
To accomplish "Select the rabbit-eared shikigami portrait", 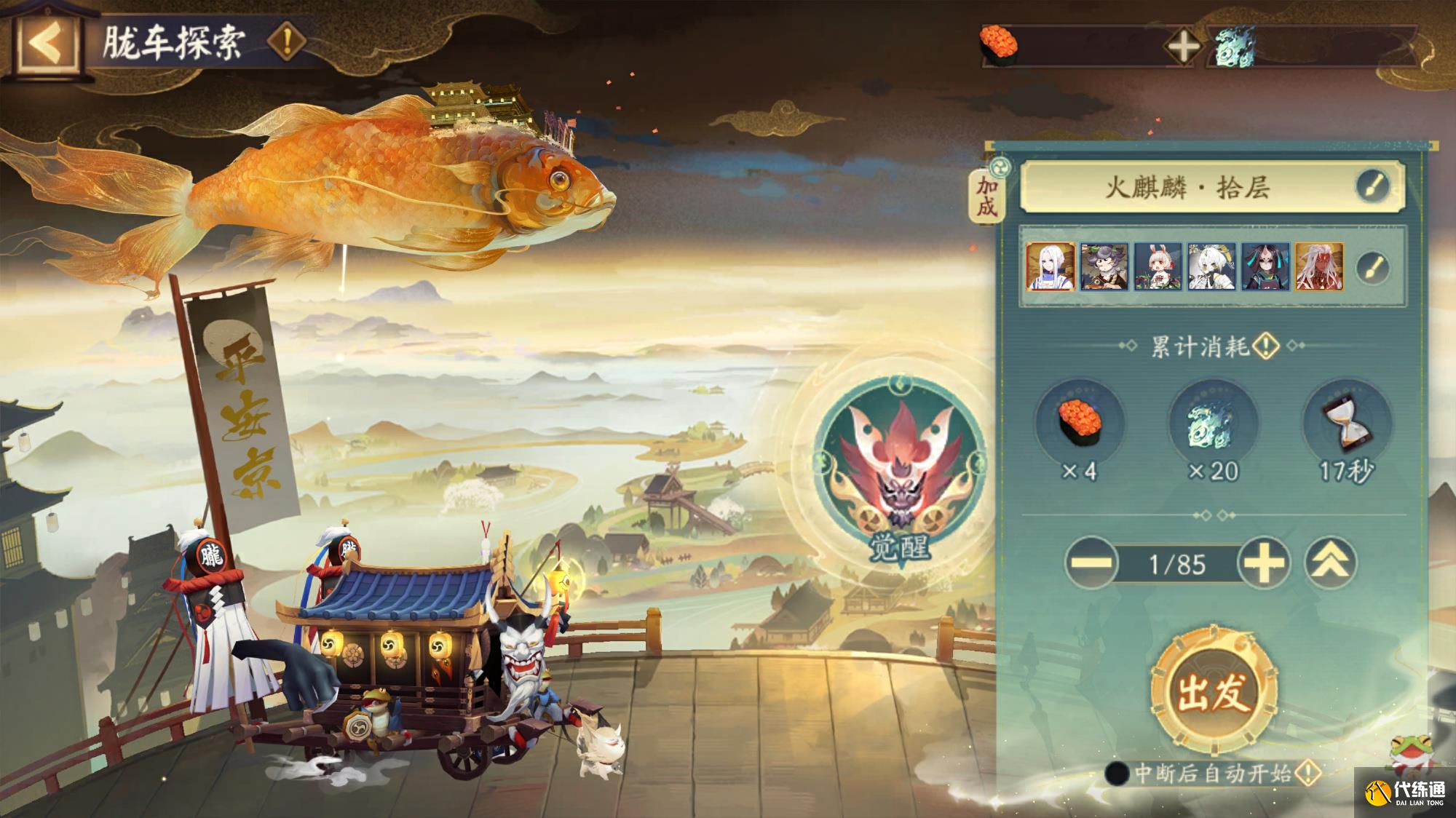I will point(1158,267).
